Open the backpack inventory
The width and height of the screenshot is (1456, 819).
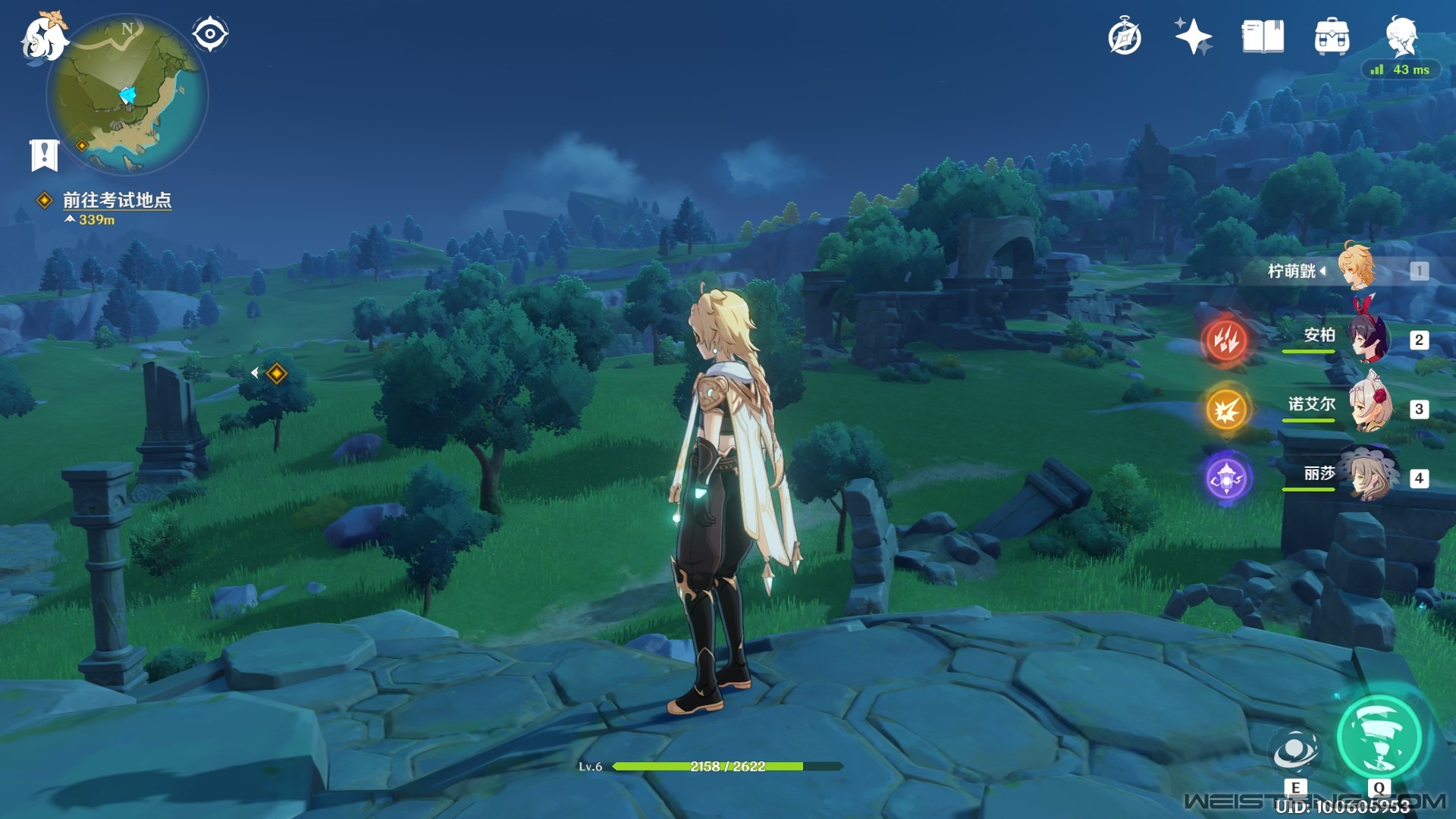point(1332,36)
